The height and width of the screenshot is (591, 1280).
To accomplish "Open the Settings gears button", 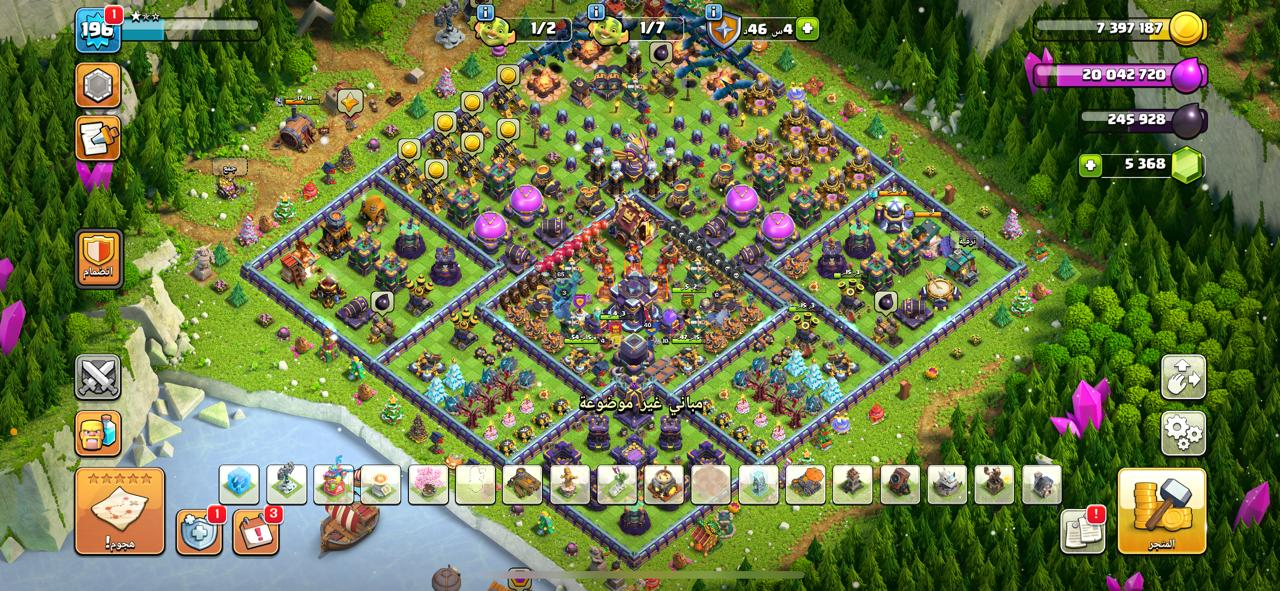I will click(1183, 433).
